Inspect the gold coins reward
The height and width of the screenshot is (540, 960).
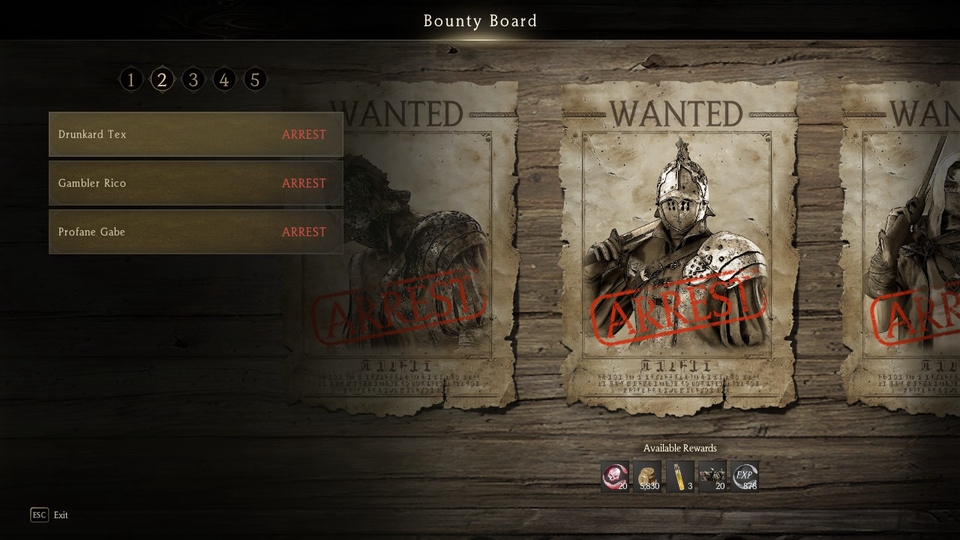(648, 476)
